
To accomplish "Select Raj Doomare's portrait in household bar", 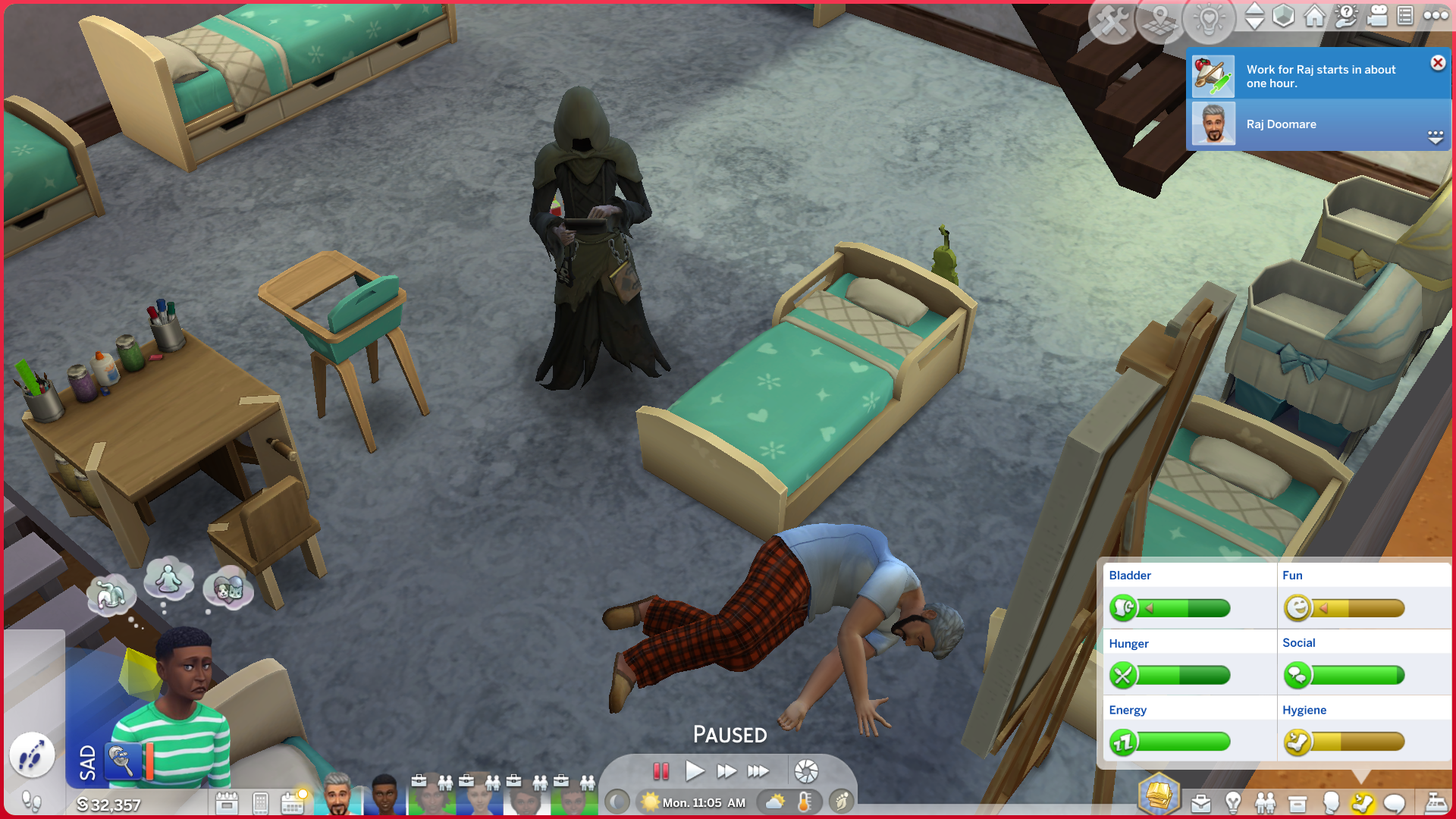I will 337,795.
